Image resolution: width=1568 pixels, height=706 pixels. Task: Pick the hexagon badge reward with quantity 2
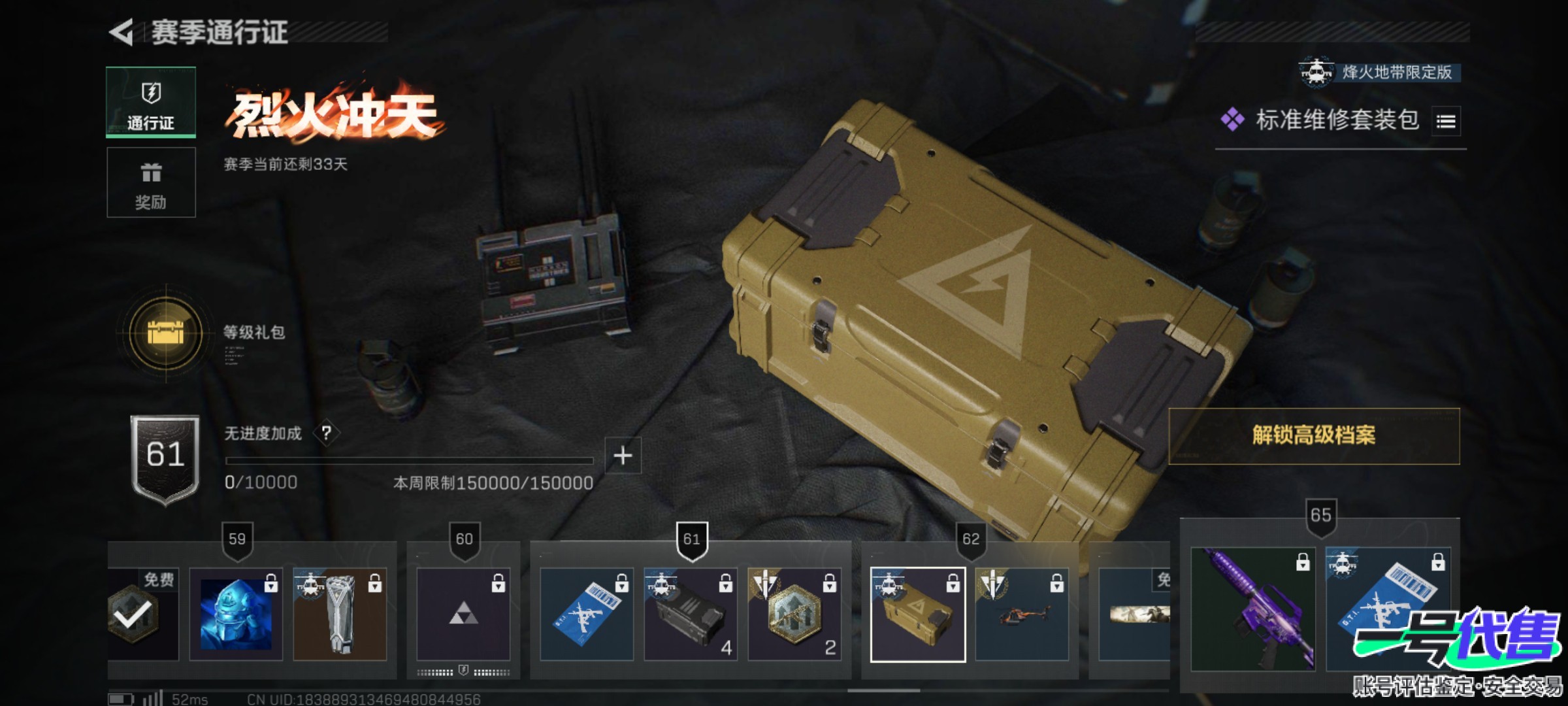pyautogui.click(x=794, y=614)
